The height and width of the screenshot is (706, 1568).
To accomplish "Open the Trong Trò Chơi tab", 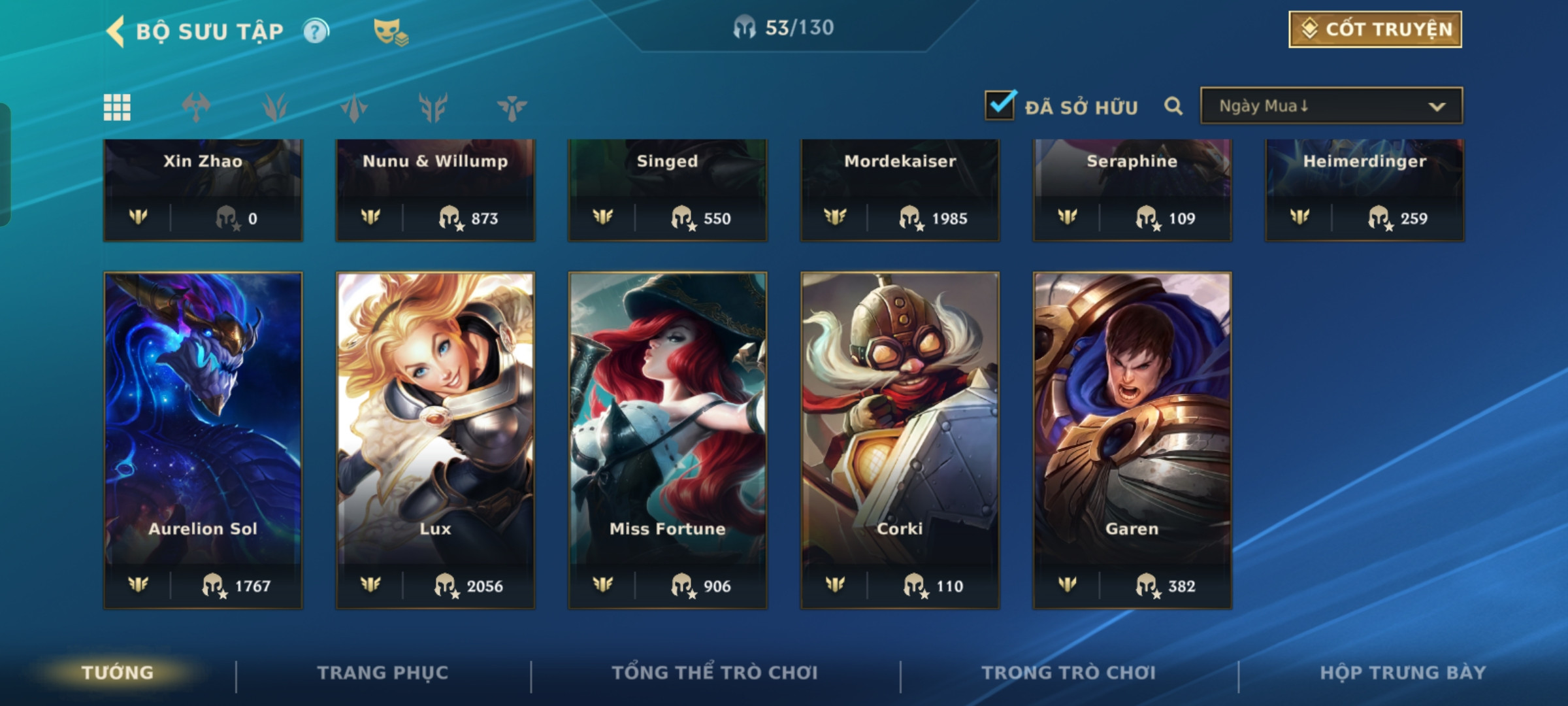I will pyautogui.click(x=1068, y=673).
